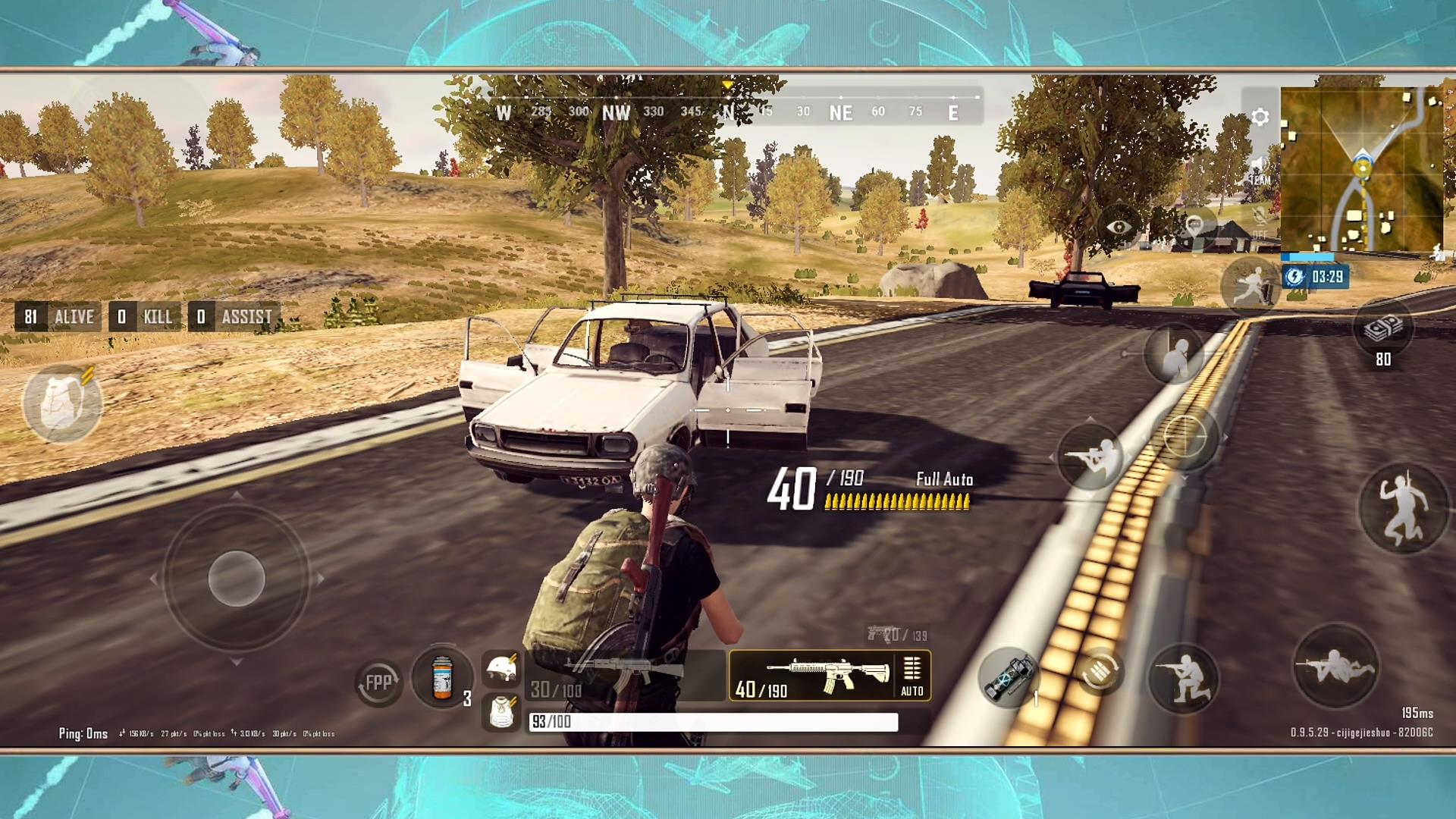Toggle the AUTO fire mode selector
The height and width of the screenshot is (819, 1456).
coord(912,675)
